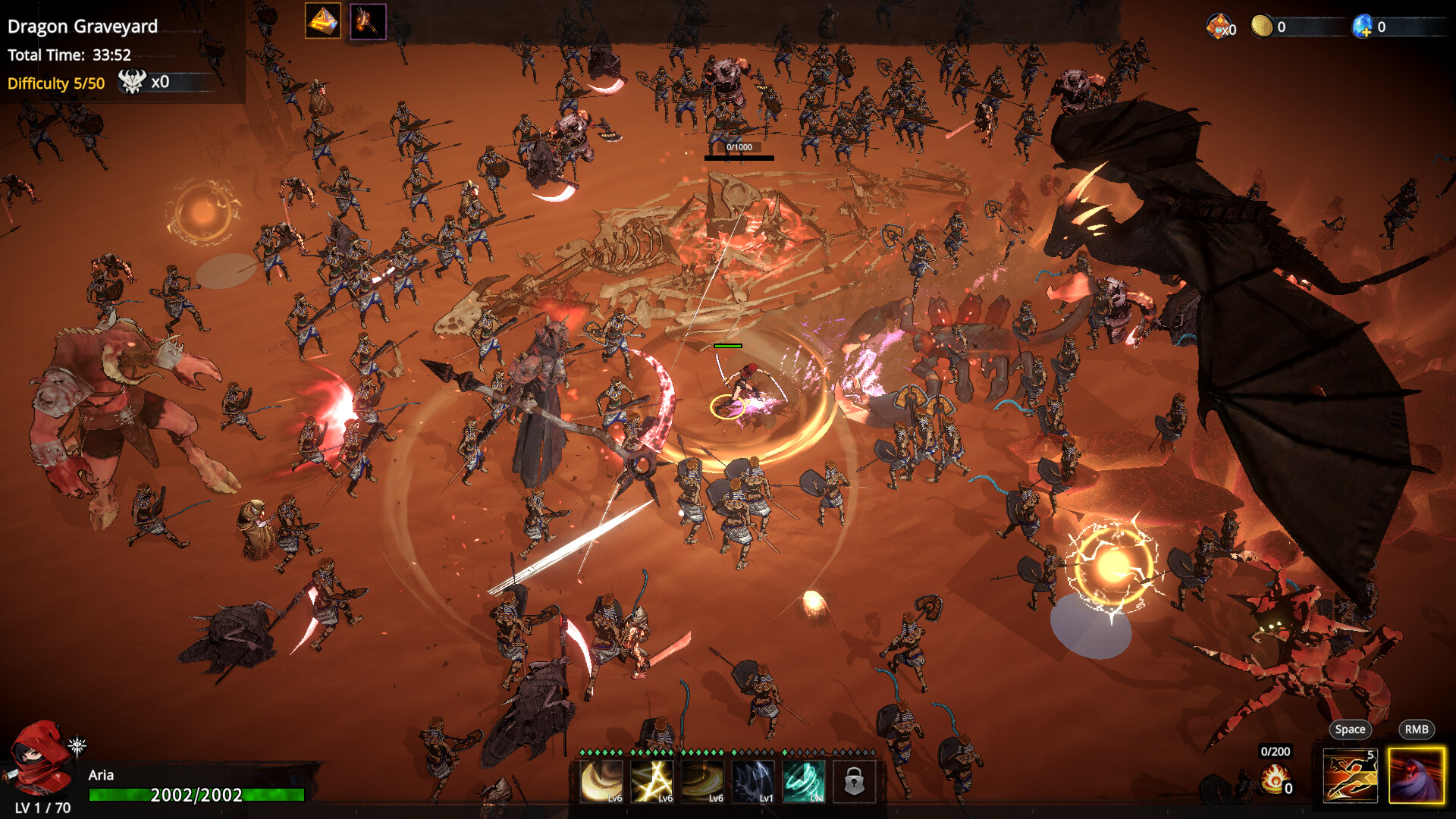This screenshot has width=1456, height=819.
Task: Trigger the hooded figure ultimate ability
Action: point(1417,775)
